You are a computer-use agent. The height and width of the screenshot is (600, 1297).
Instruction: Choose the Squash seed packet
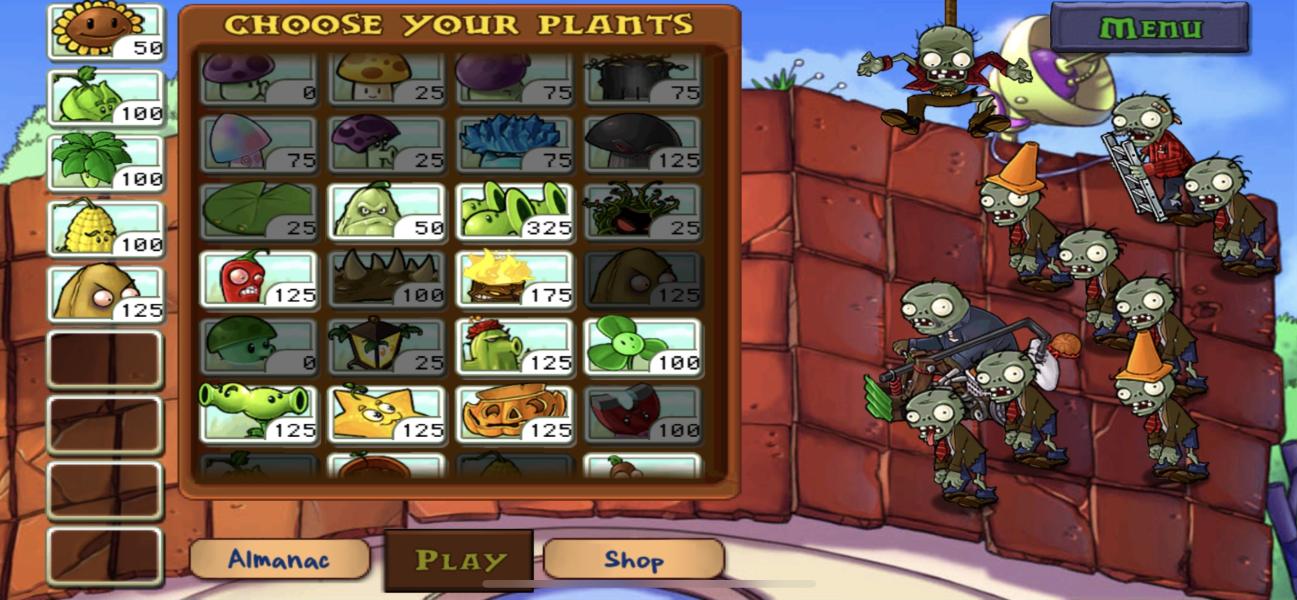[x=387, y=211]
